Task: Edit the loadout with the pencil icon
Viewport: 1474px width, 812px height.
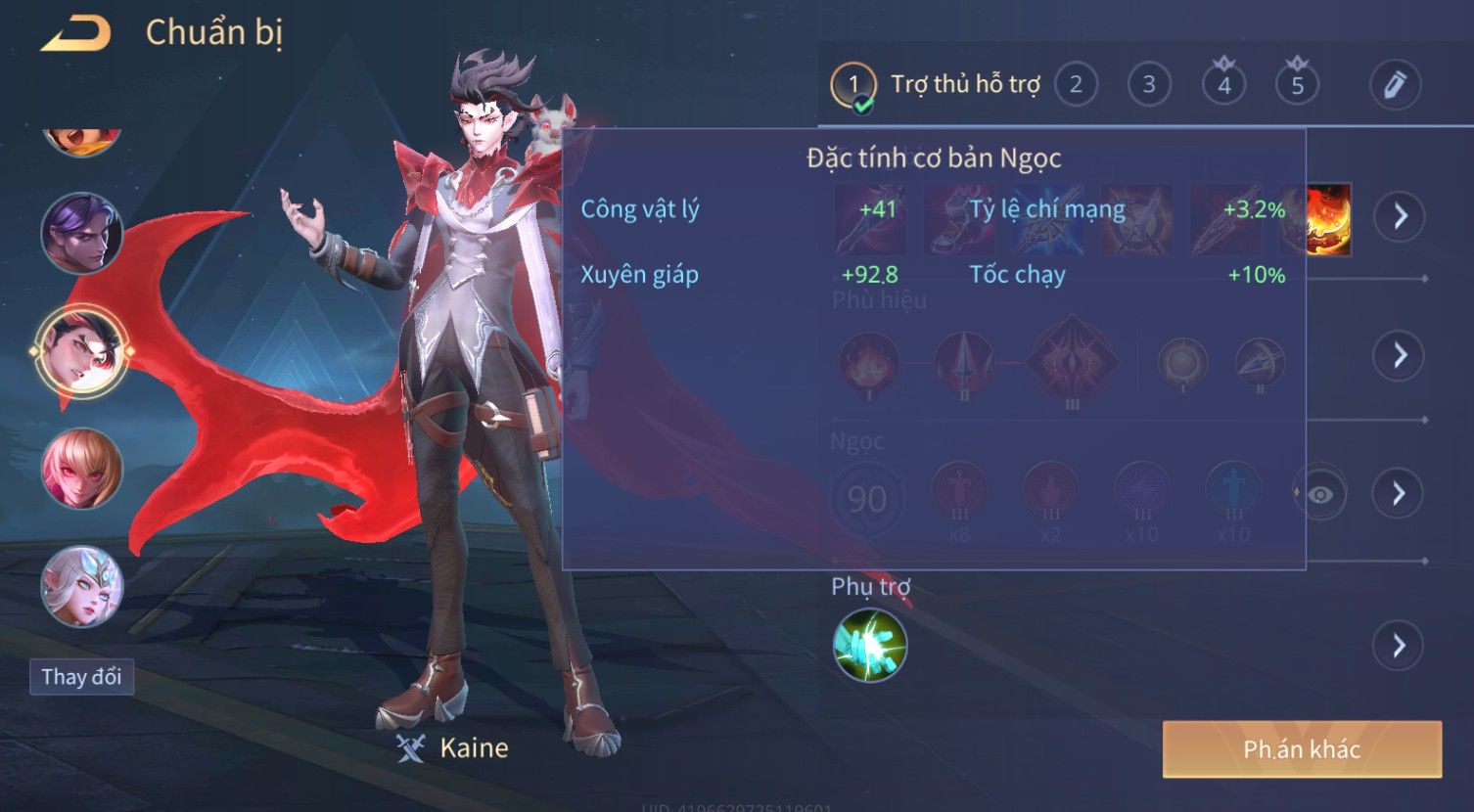Action: [1395, 85]
